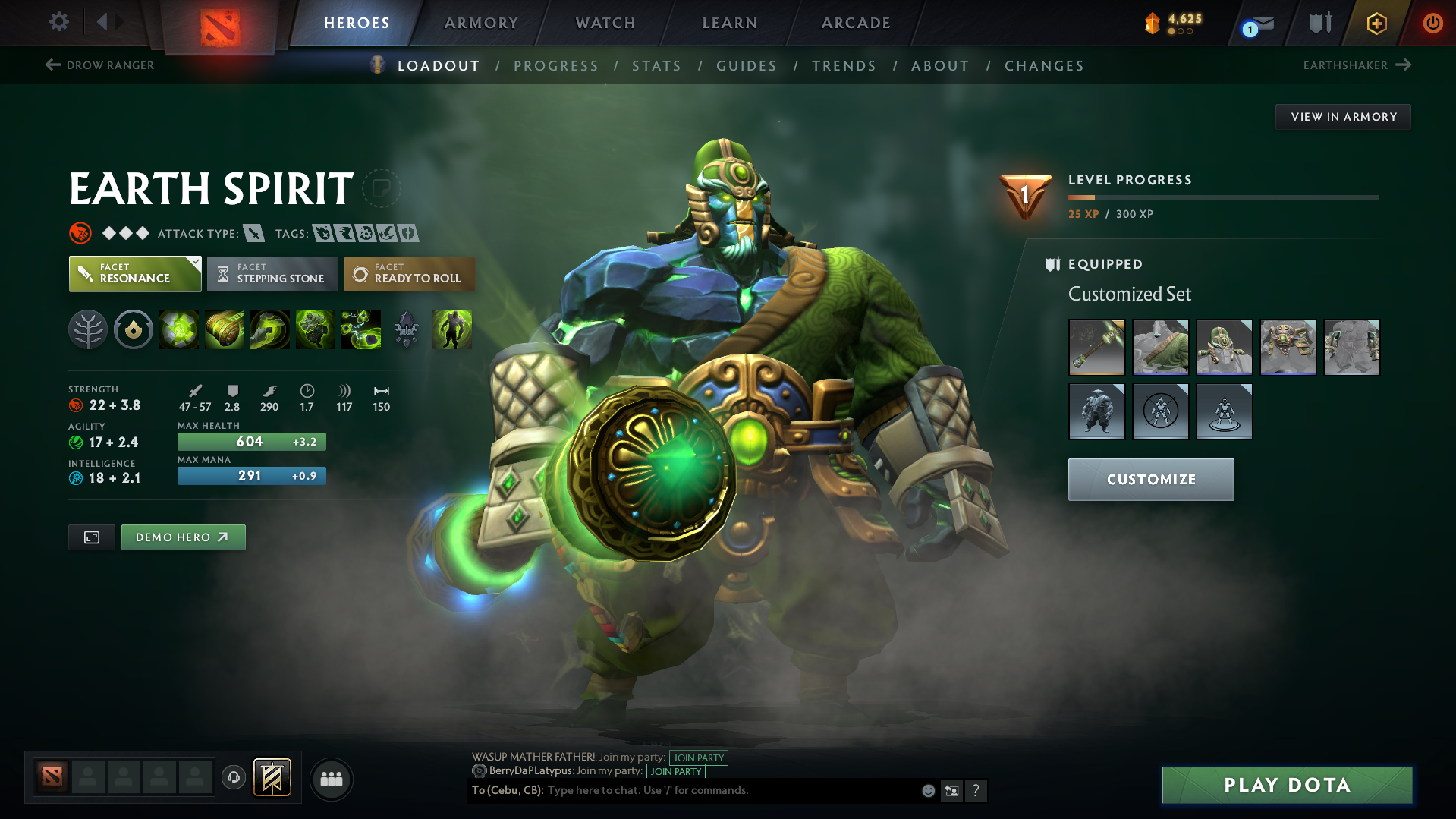This screenshot has width=1456, height=819.
Task: Click the Customize button under Equipped
Action: click(1150, 479)
